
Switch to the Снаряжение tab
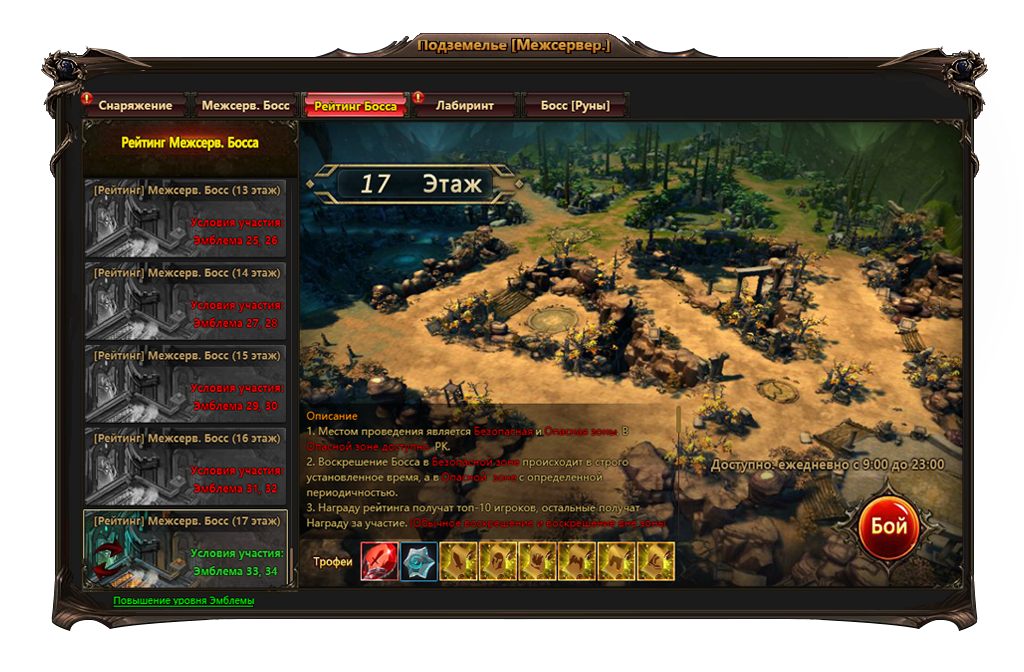(134, 105)
